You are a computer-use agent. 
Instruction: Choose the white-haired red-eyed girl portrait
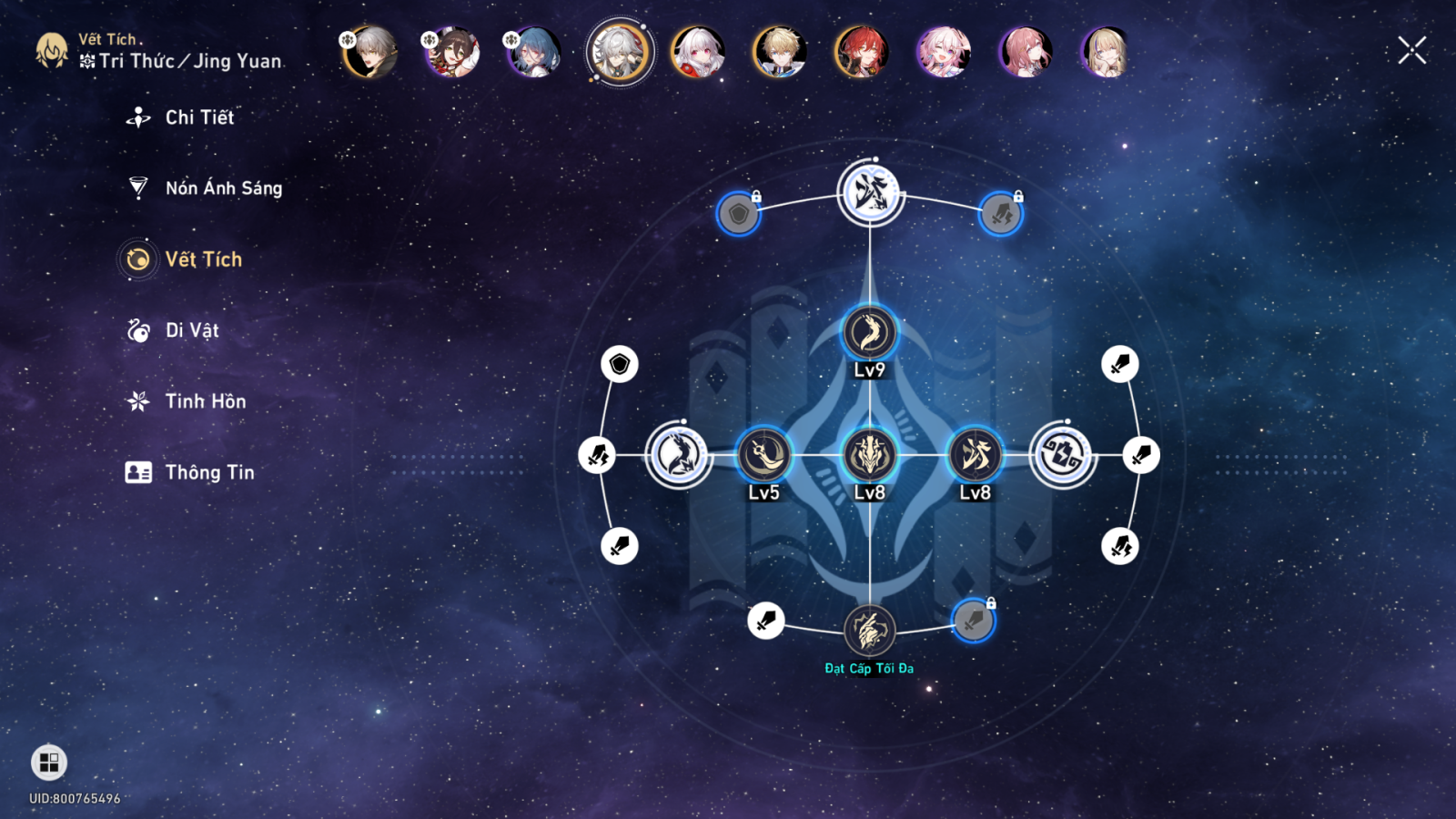pyautogui.click(x=698, y=52)
